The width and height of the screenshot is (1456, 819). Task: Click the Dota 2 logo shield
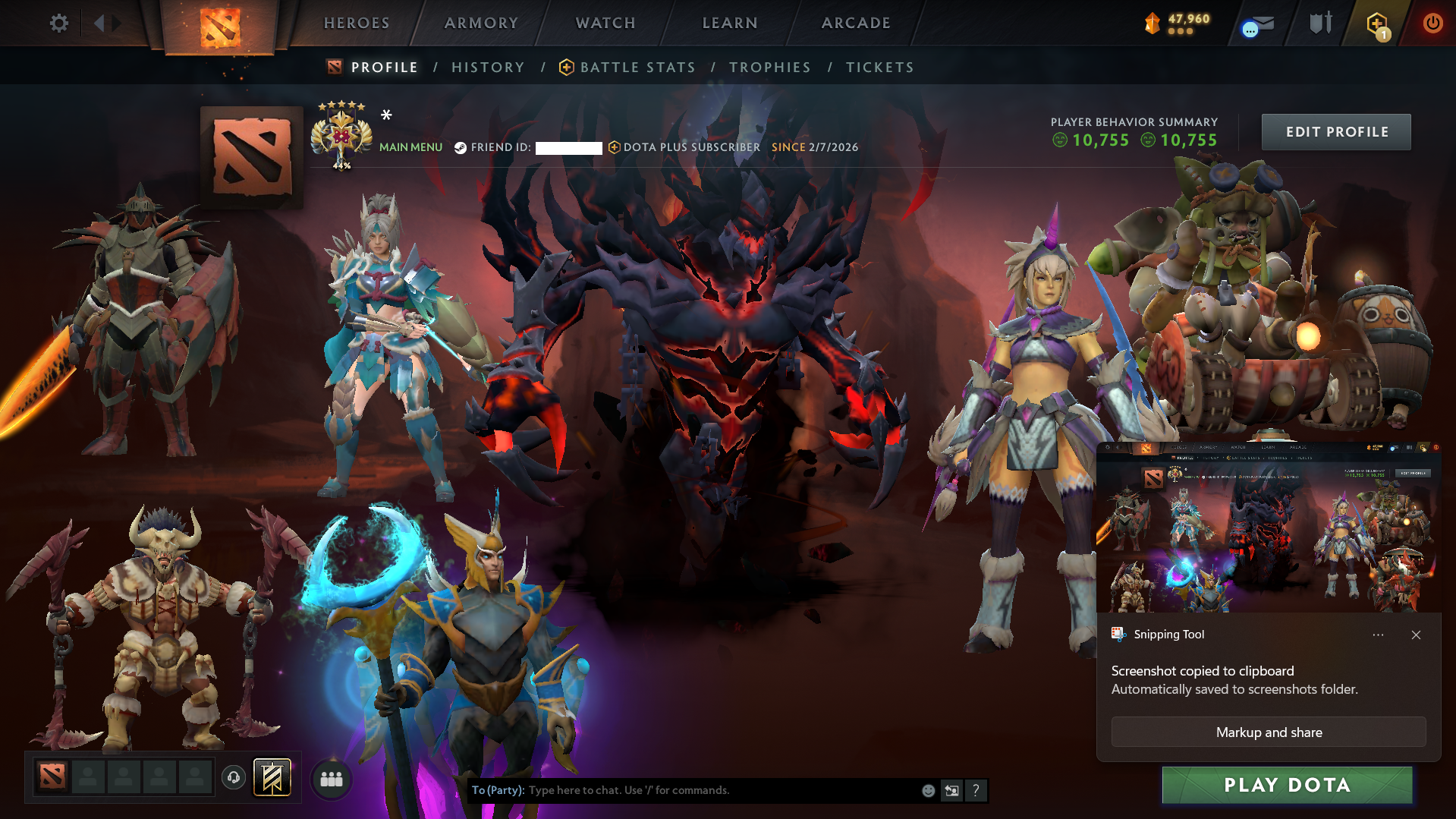(220, 24)
